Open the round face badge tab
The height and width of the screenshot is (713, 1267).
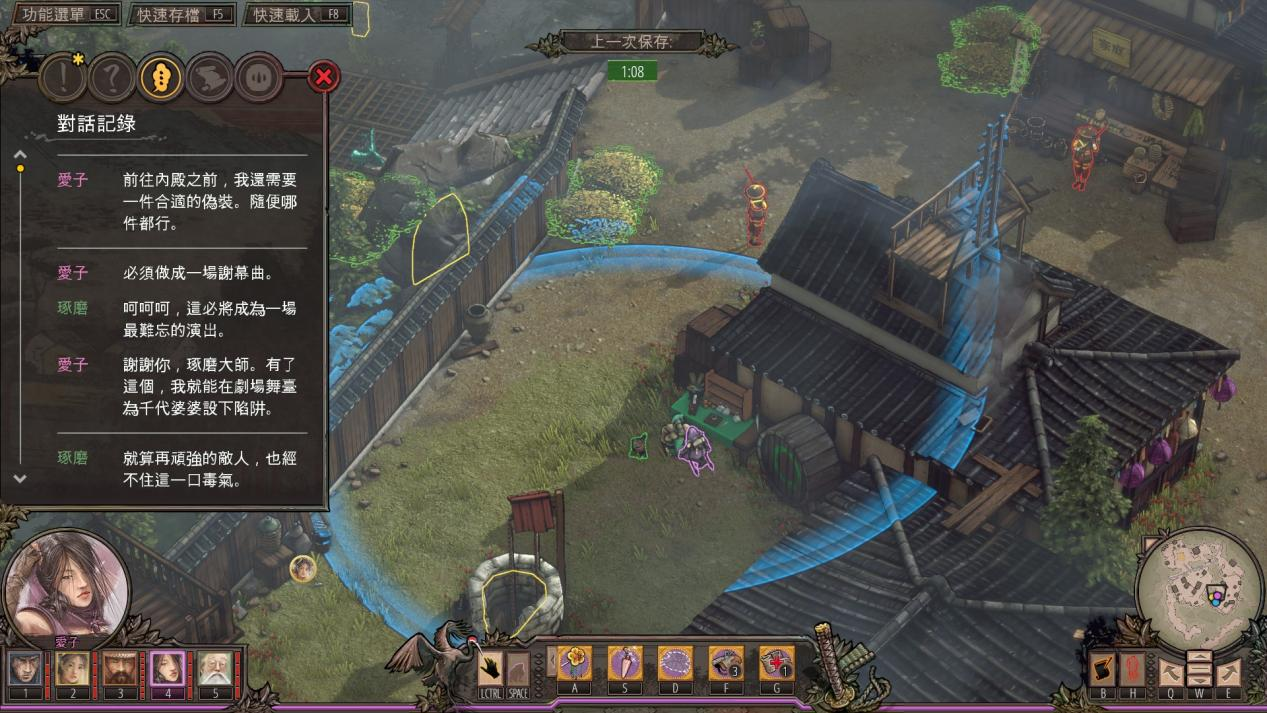259,76
